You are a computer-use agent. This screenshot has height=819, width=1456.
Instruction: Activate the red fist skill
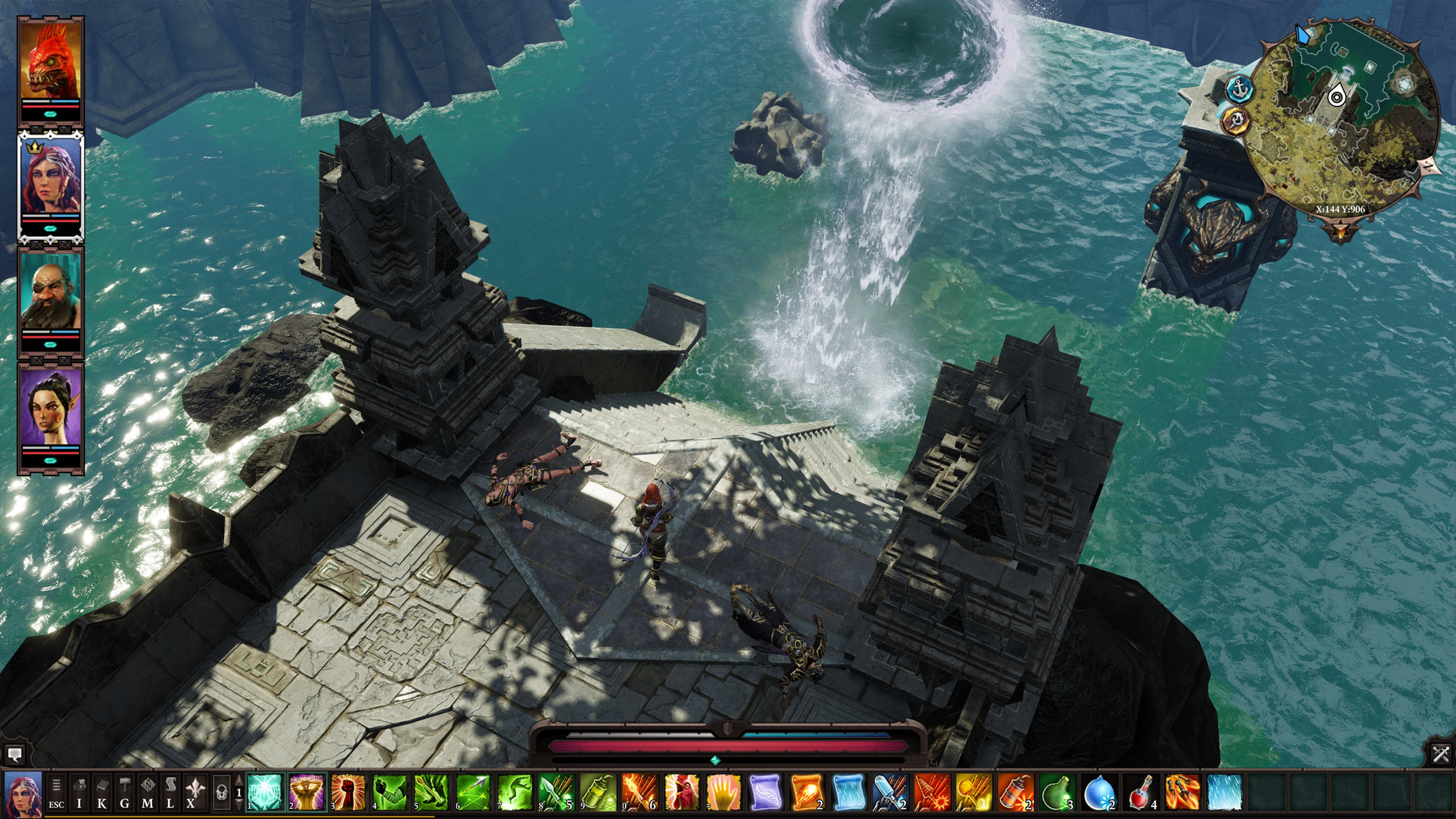pos(348,793)
